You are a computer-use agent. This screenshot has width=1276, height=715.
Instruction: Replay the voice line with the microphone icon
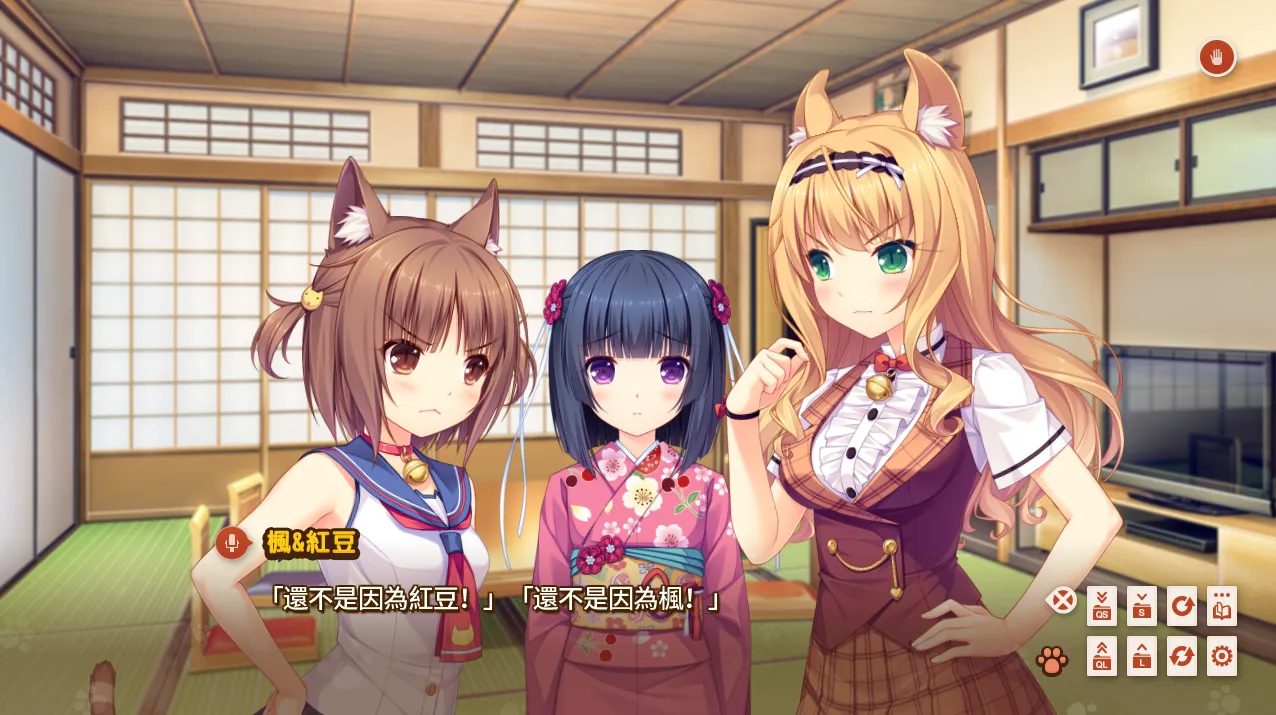coord(232,543)
